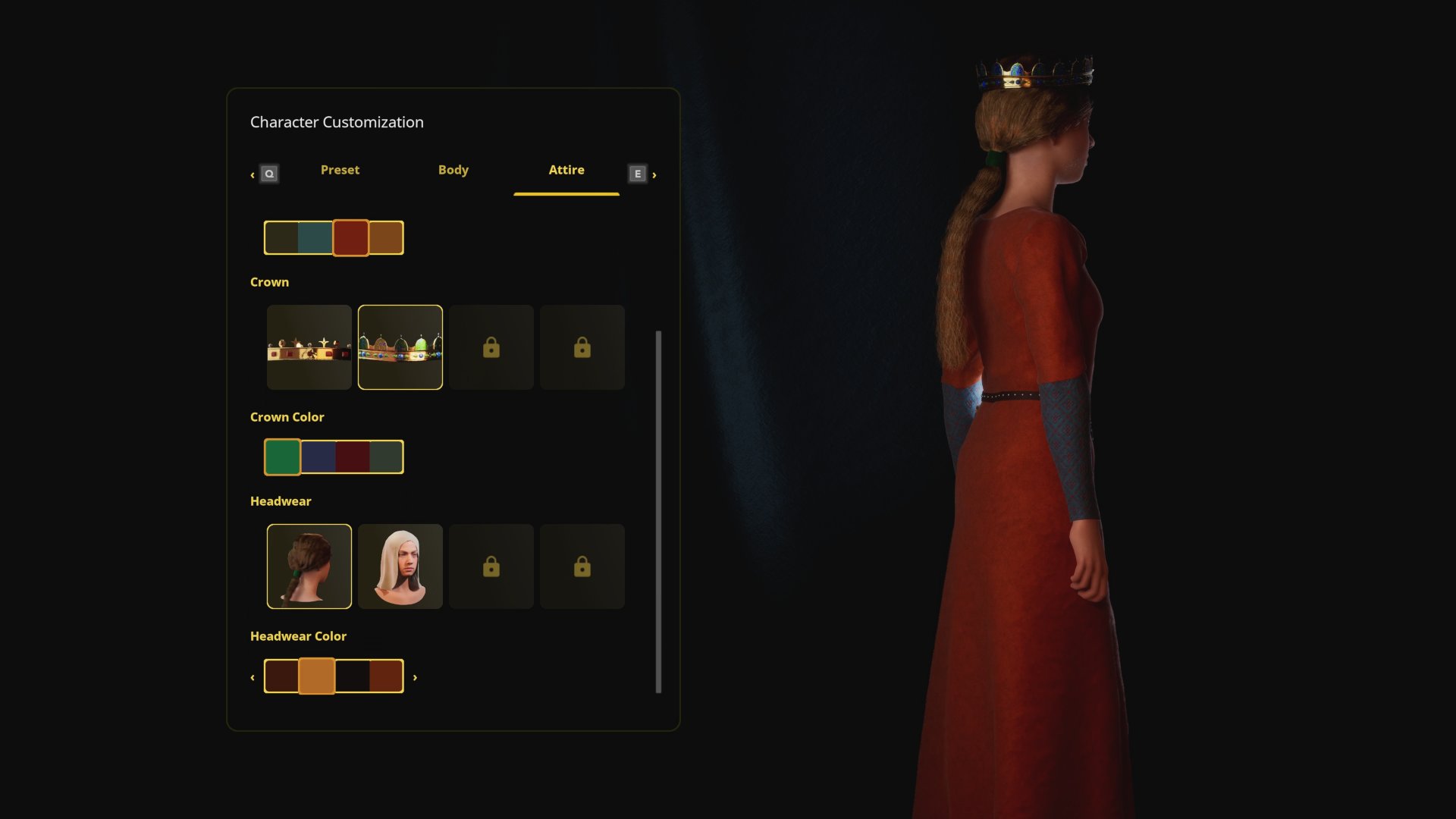1456x819 pixels.
Task: Choose the braided ponytail headwear
Action: (309, 566)
